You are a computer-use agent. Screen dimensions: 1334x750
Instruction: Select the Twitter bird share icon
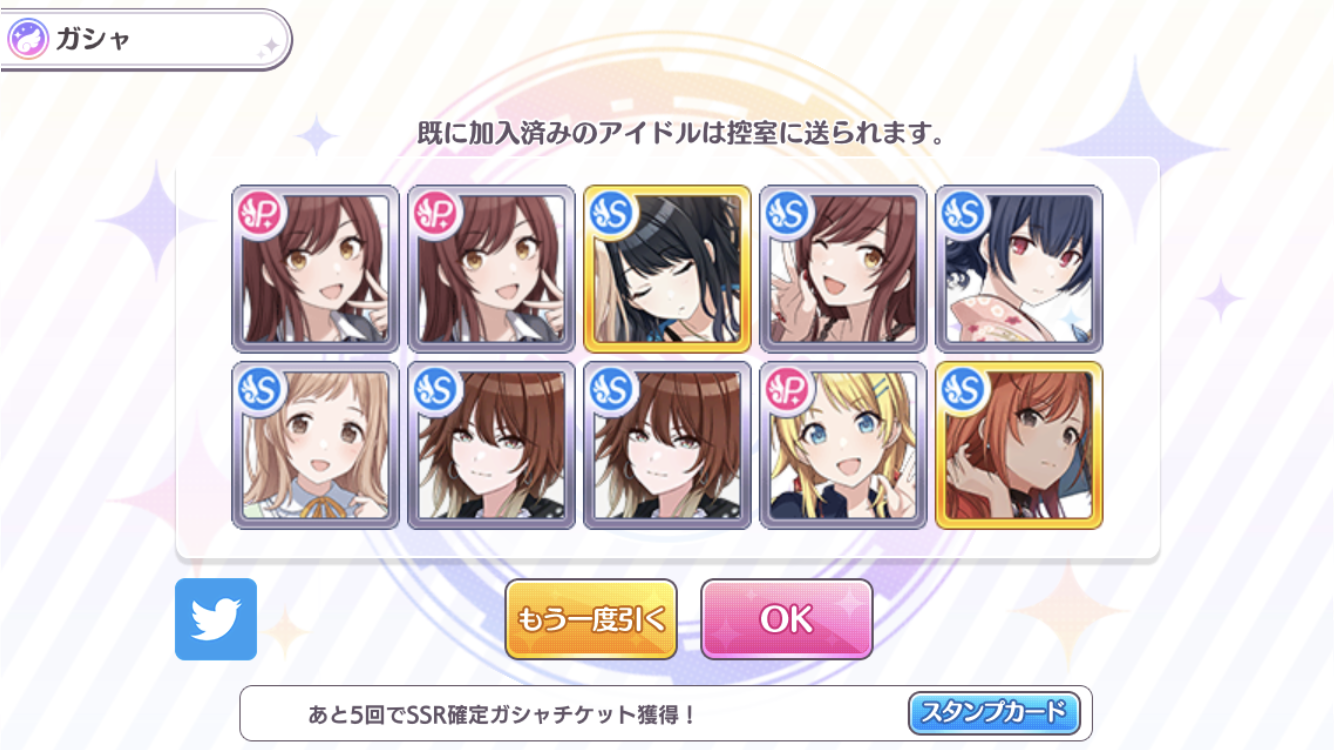tap(216, 618)
